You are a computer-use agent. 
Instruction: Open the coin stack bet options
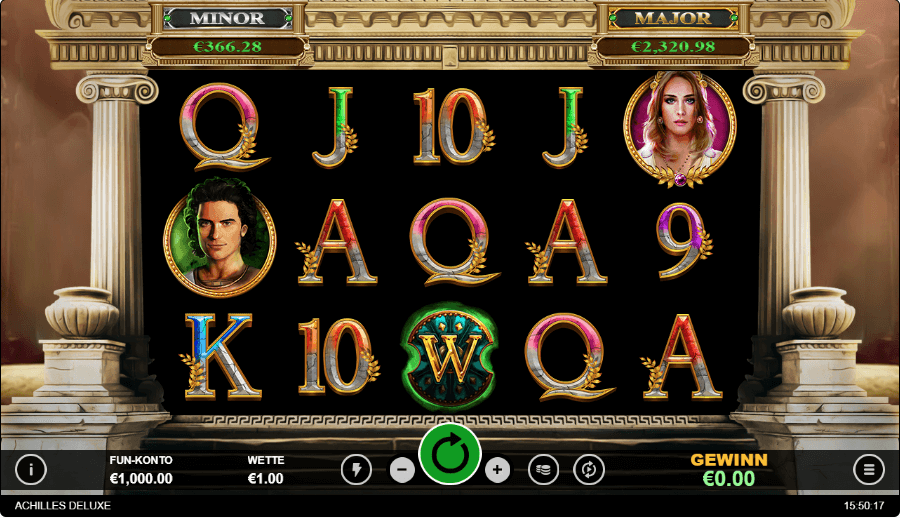[x=543, y=469]
